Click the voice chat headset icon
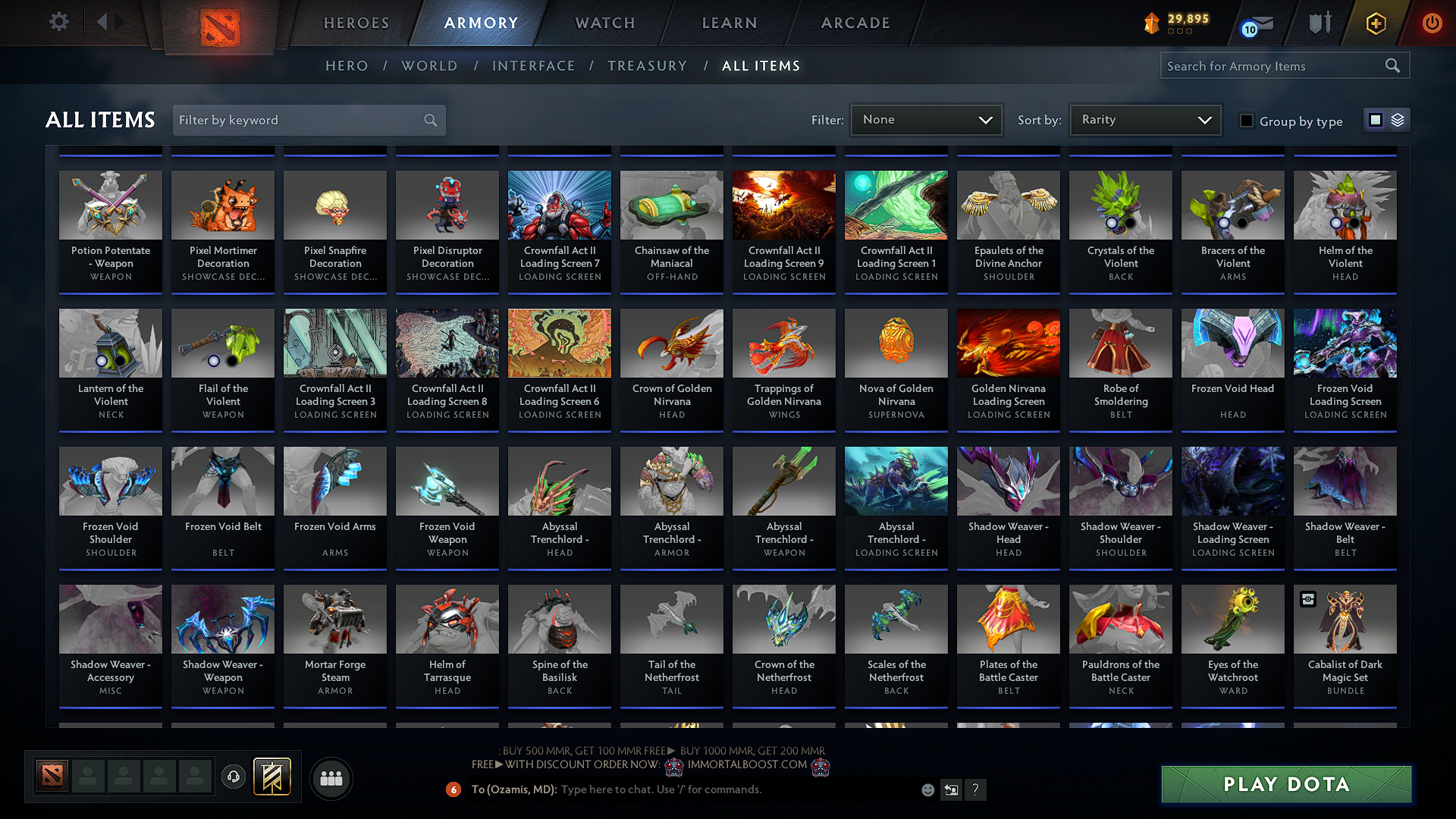This screenshot has height=819, width=1456. tap(233, 777)
